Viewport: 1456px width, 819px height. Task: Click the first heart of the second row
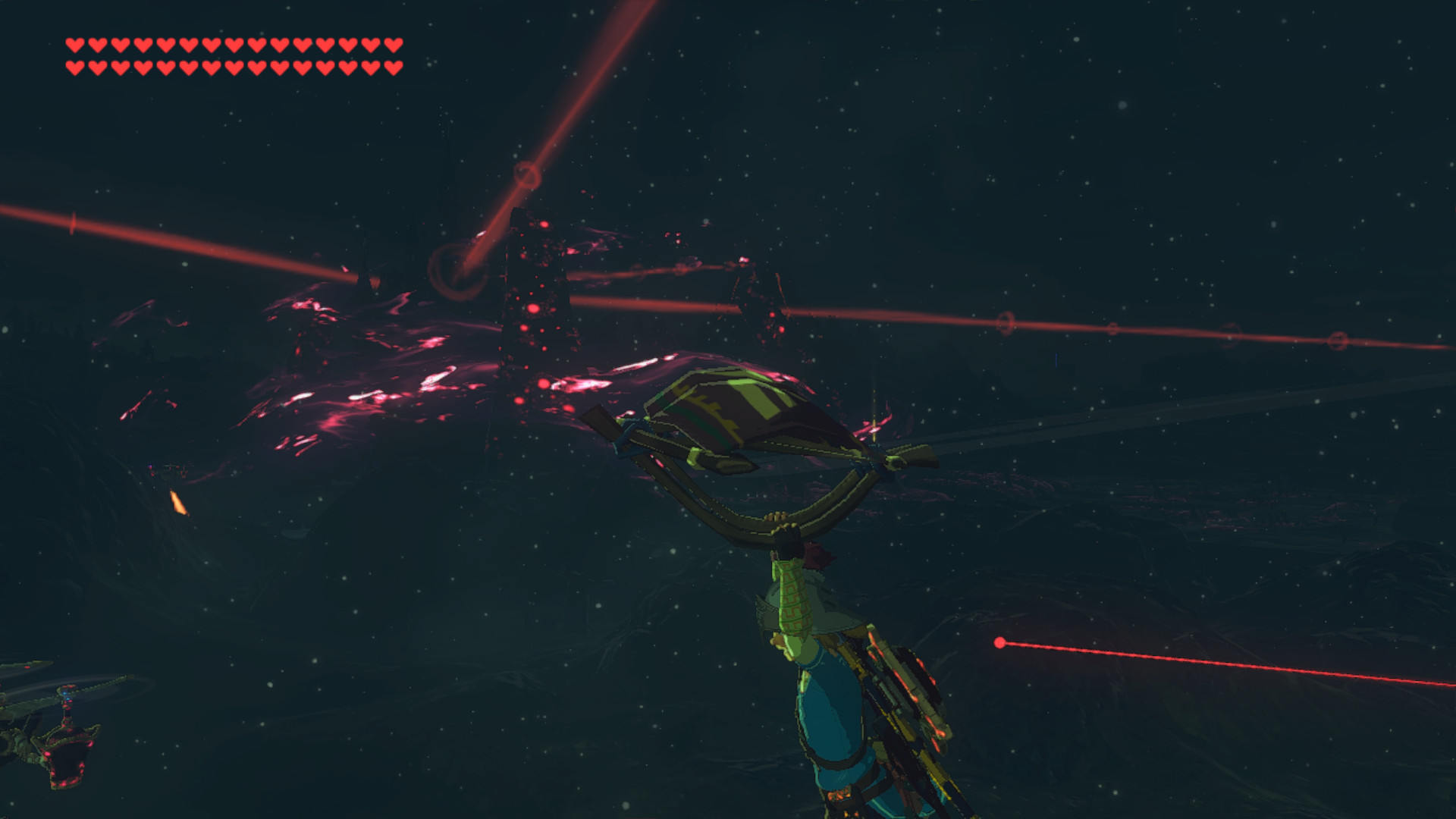[x=75, y=68]
